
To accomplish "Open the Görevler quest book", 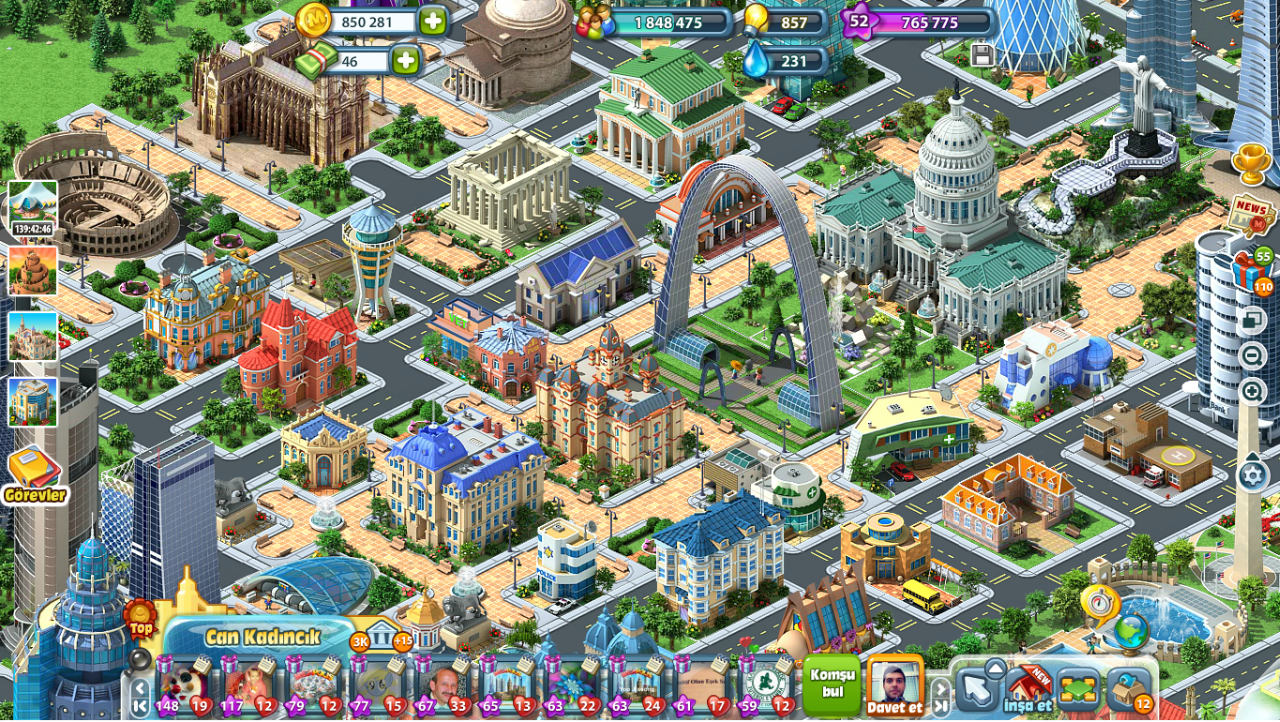I will pyautogui.click(x=35, y=474).
